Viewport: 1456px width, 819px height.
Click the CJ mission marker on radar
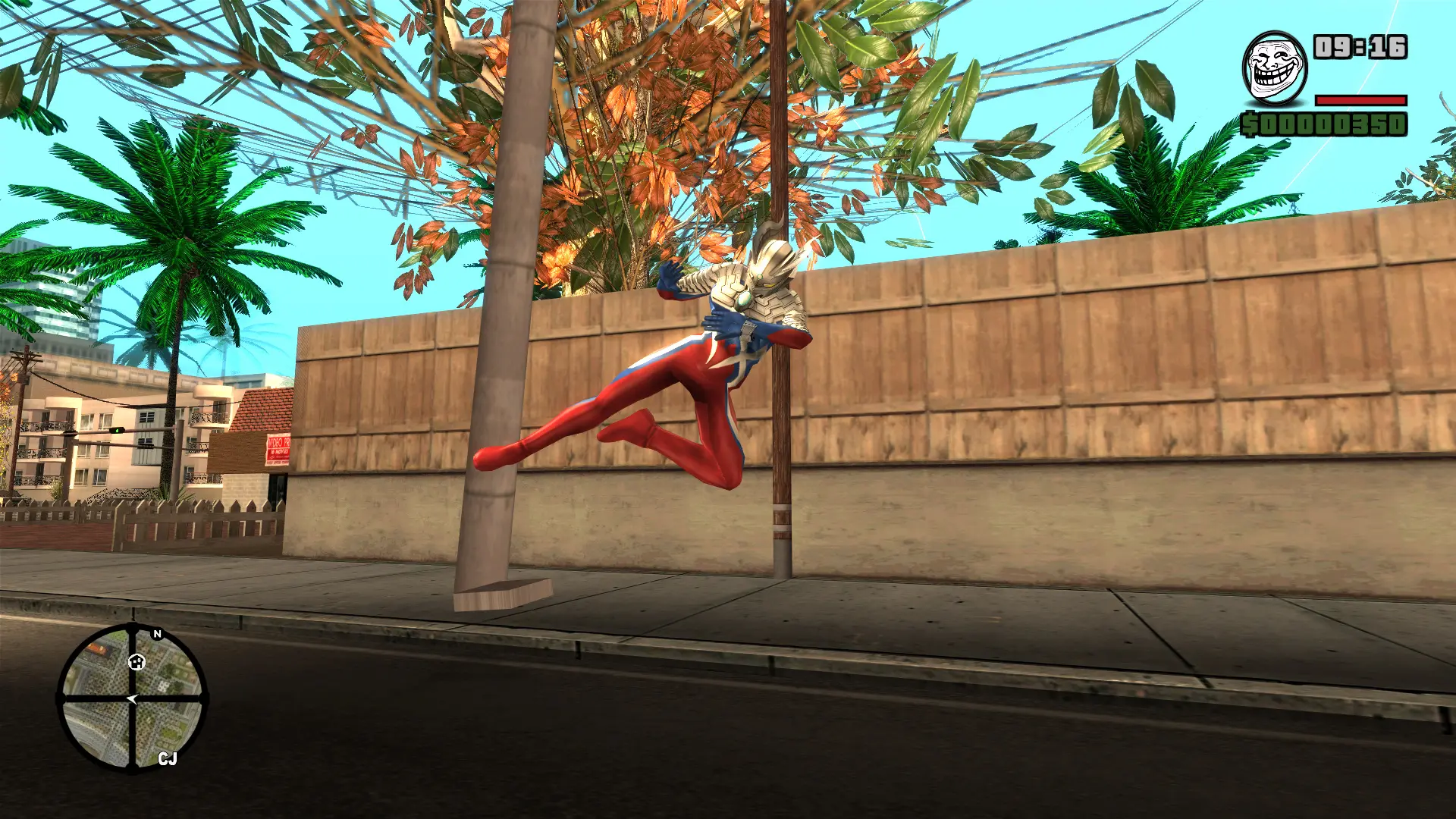click(x=168, y=758)
